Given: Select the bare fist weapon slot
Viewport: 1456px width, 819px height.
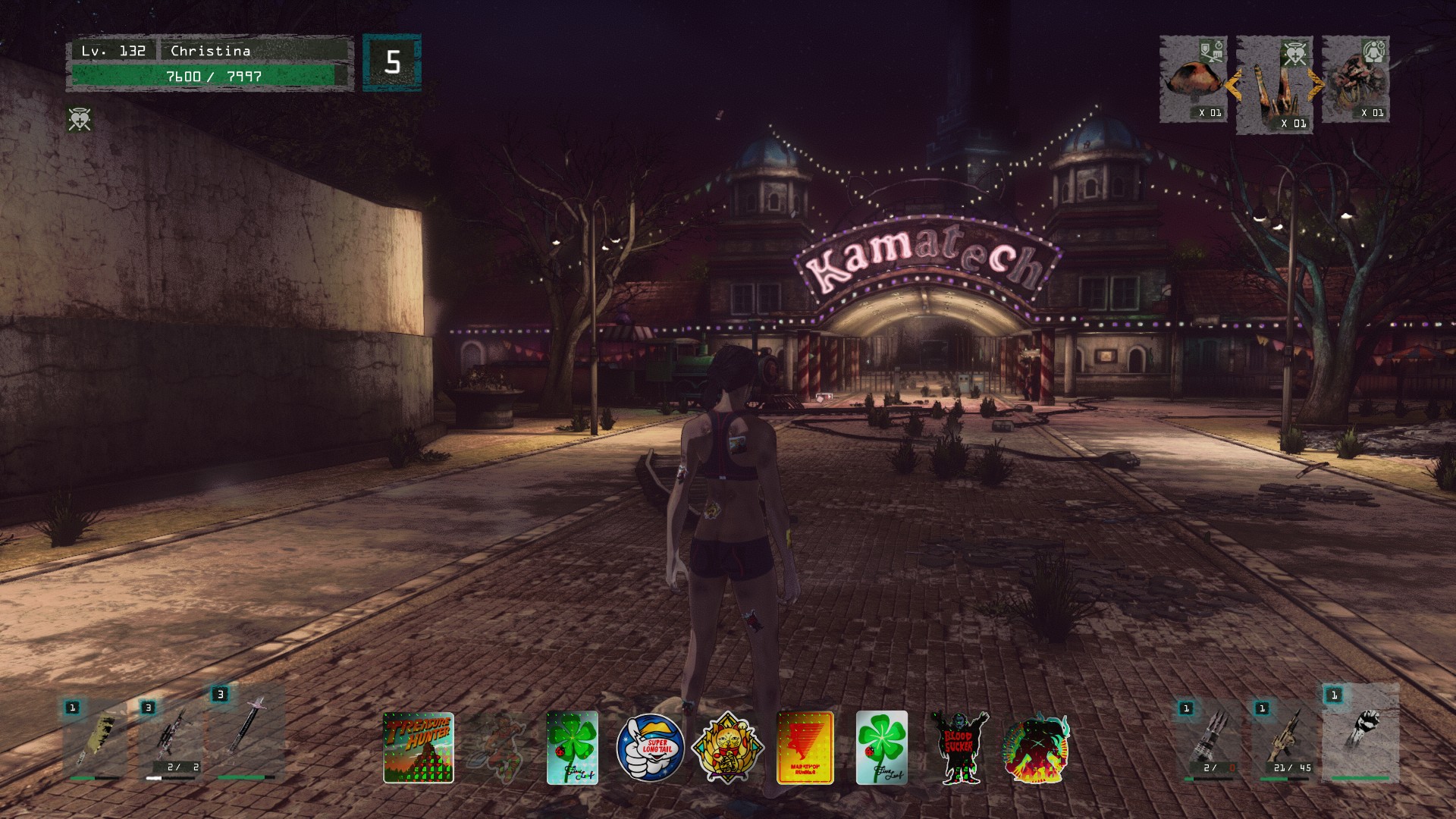Looking at the screenshot, I should point(1360,733).
